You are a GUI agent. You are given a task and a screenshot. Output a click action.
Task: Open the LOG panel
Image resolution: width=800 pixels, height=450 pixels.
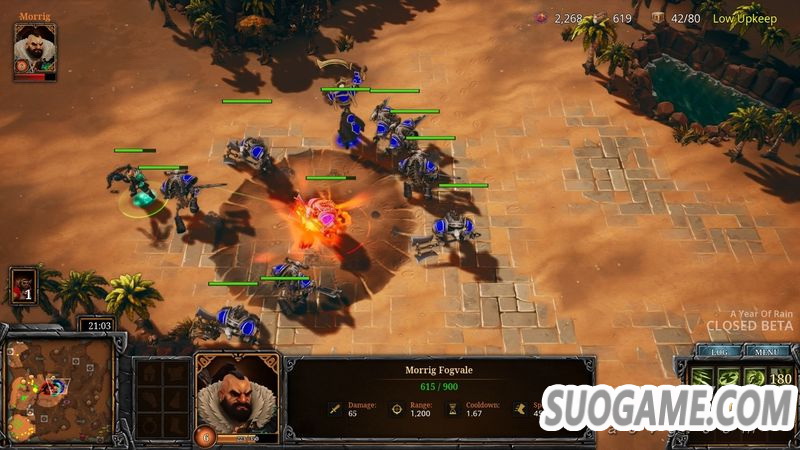click(x=719, y=352)
